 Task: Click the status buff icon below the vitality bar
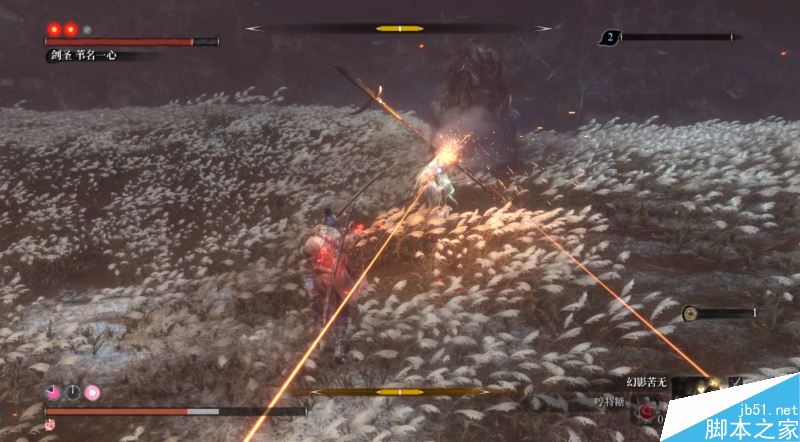pyautogui.click(x=51, y=424)
